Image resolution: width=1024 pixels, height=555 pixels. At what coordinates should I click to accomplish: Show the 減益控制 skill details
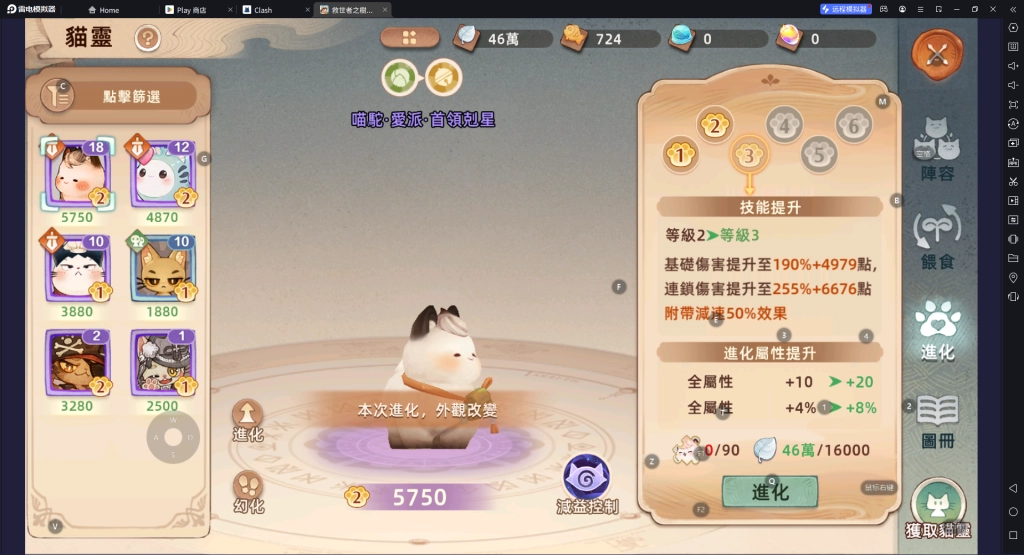pyautogui.click(x=586, y=482)
